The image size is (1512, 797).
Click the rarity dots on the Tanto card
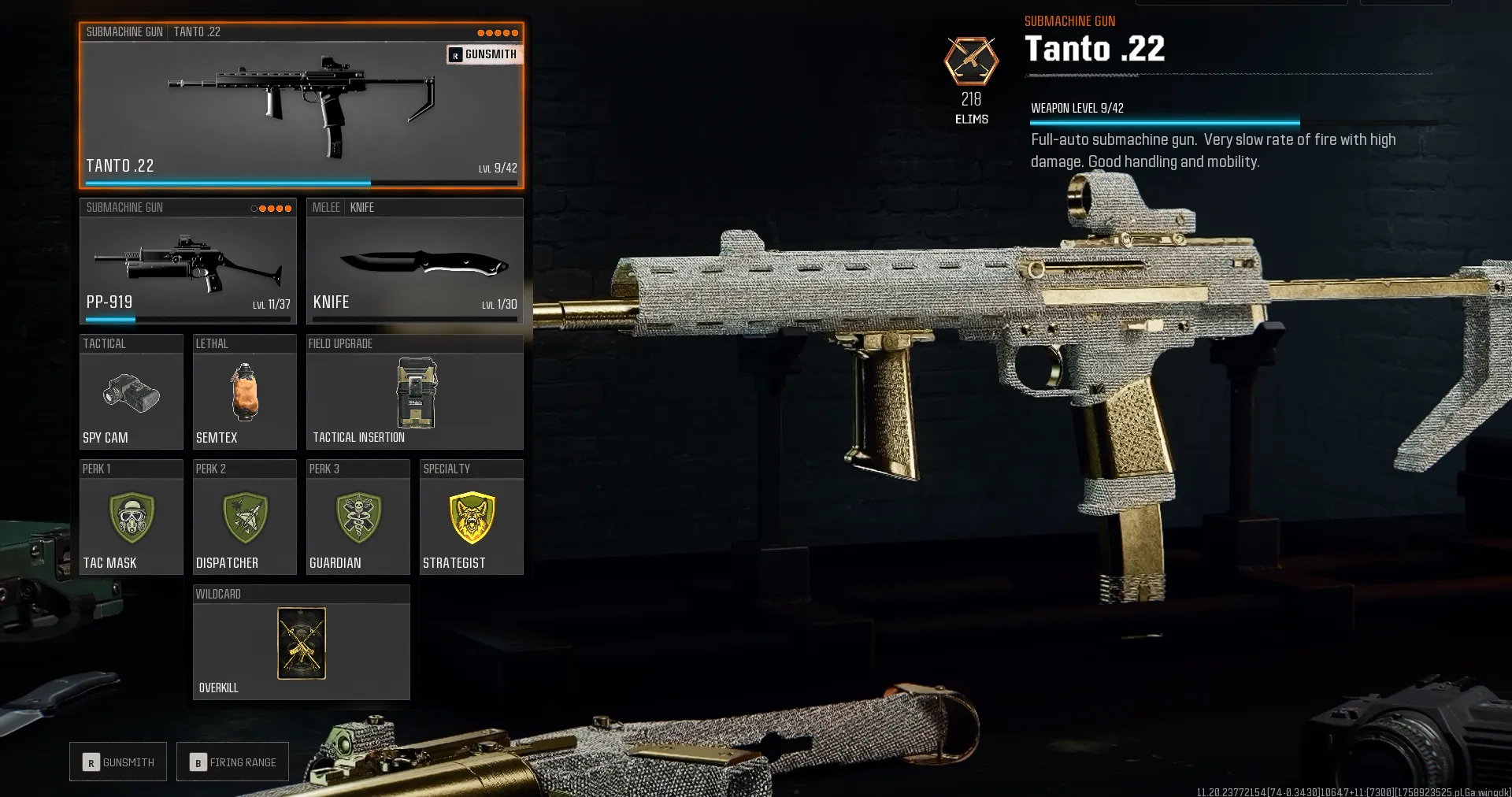point(498,32)
